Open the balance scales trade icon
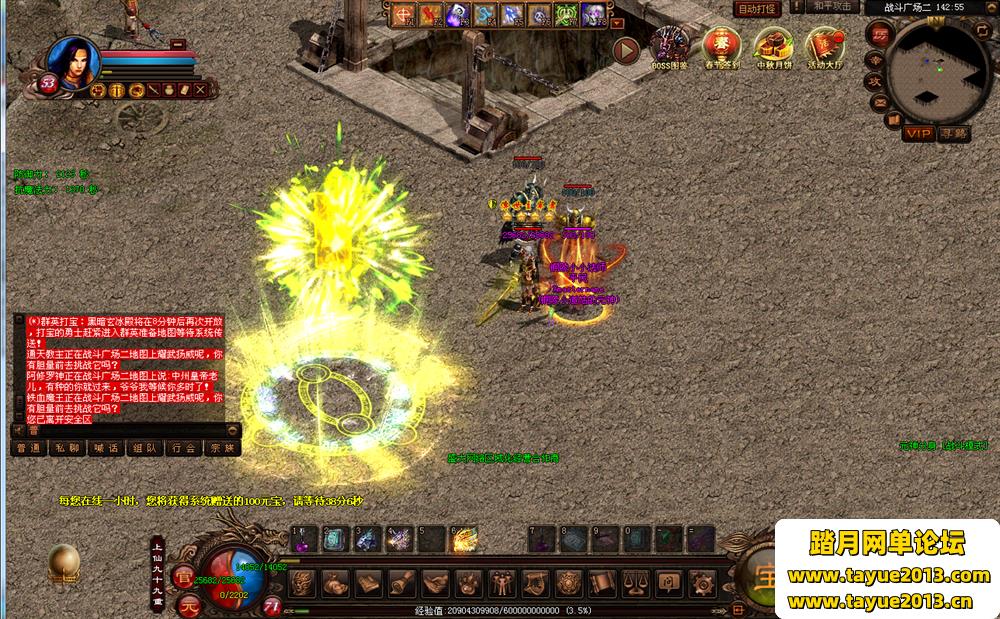Screen dimensions: 1000x619 pyautogui.click(x=634, y=582)
